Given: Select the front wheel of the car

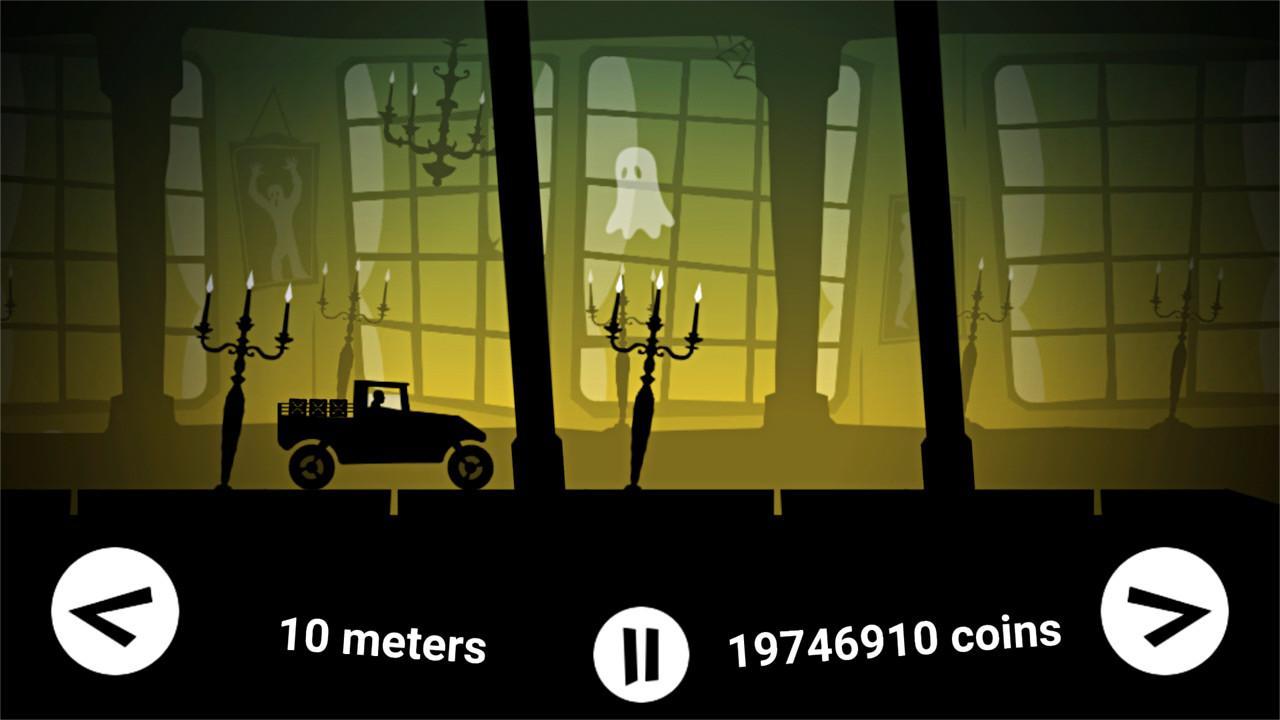Looking at the screenshot, I should (x=468, y=465).
